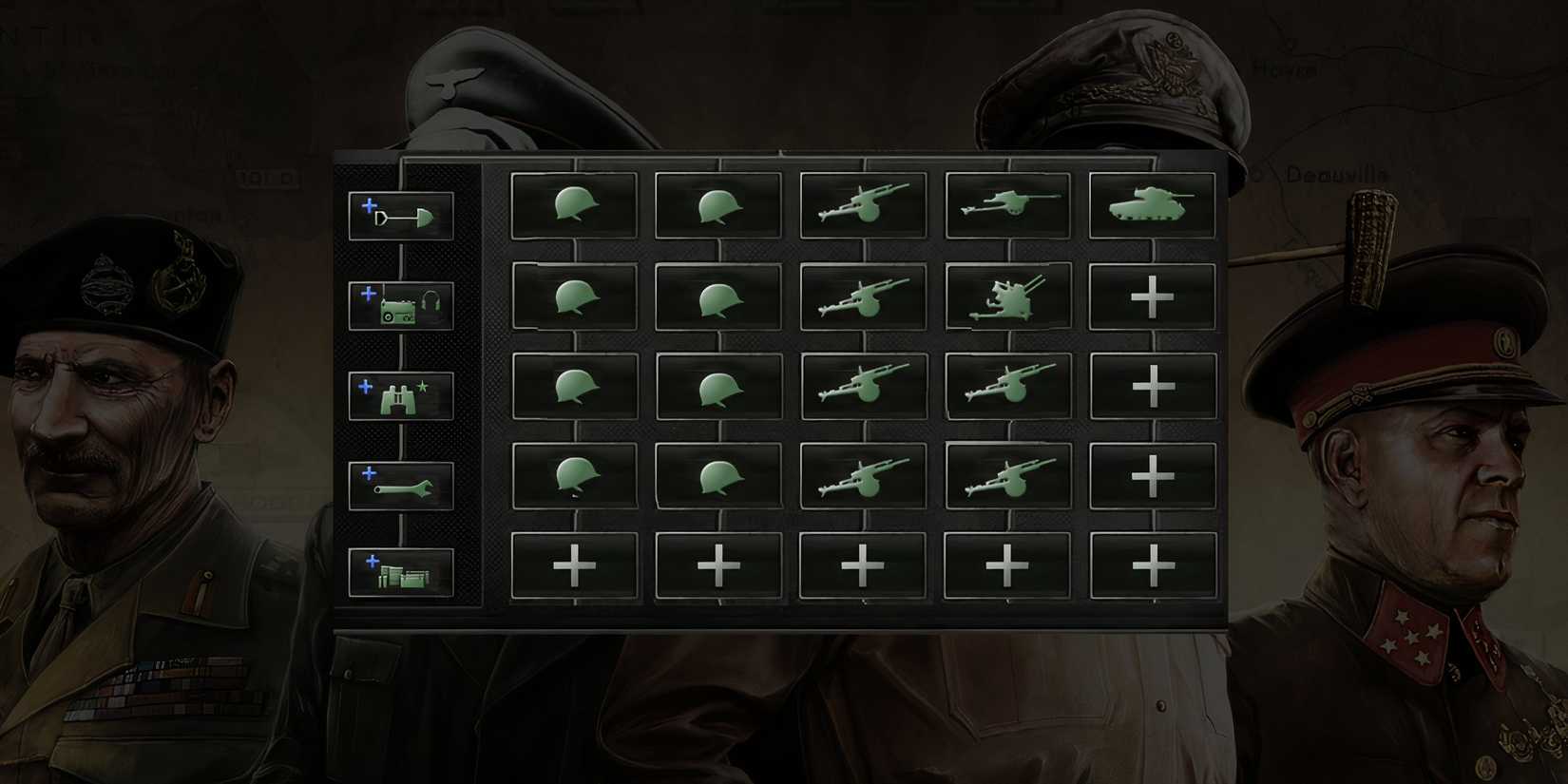
Task: Select the infantry battalion in the fourth row
Action: click(x=574, y=475)
